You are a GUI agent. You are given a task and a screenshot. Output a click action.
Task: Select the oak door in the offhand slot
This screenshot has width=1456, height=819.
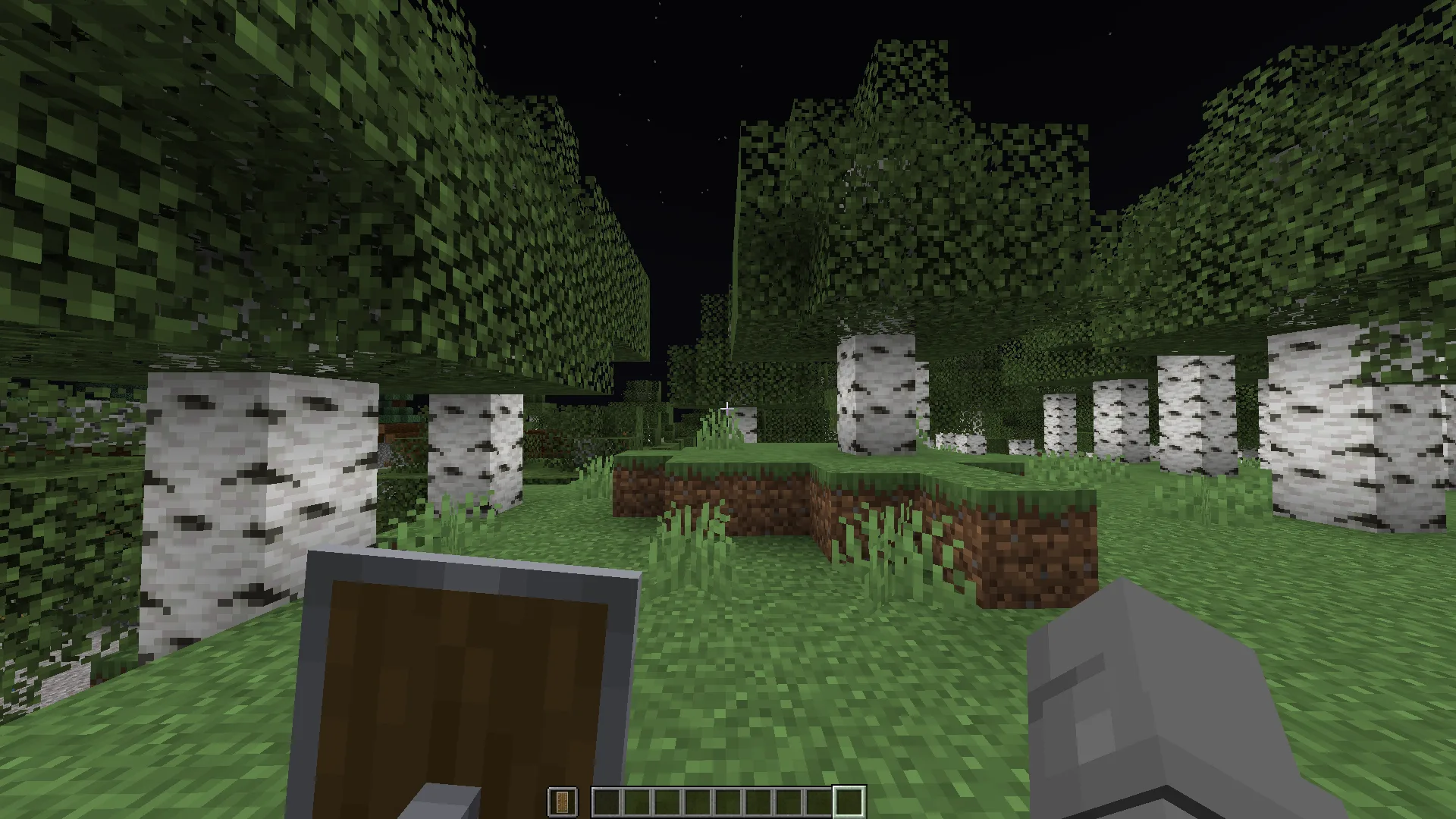pyautogui.click(x=562, y=799)
